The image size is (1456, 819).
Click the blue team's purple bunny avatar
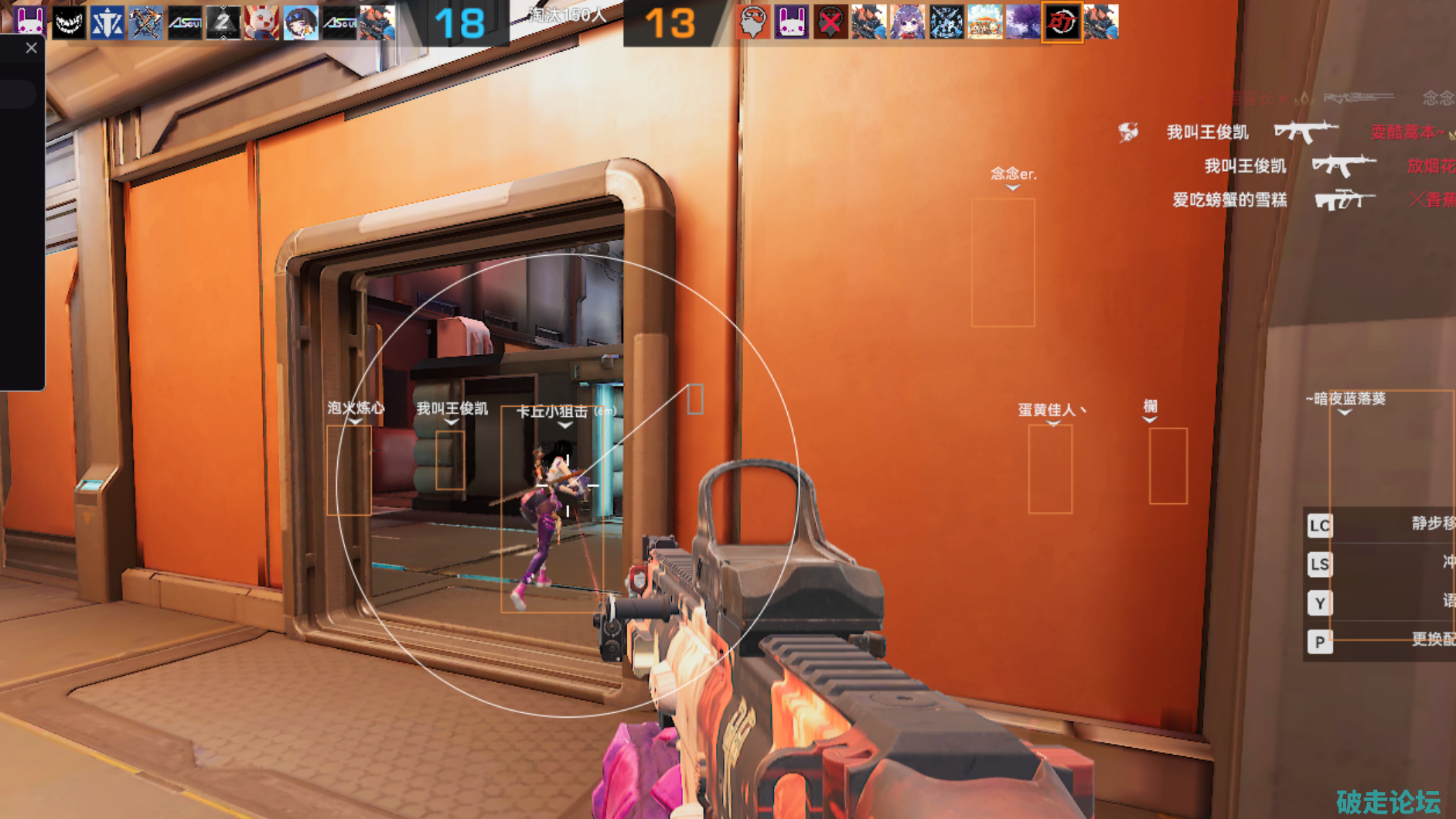pos(29,22)
